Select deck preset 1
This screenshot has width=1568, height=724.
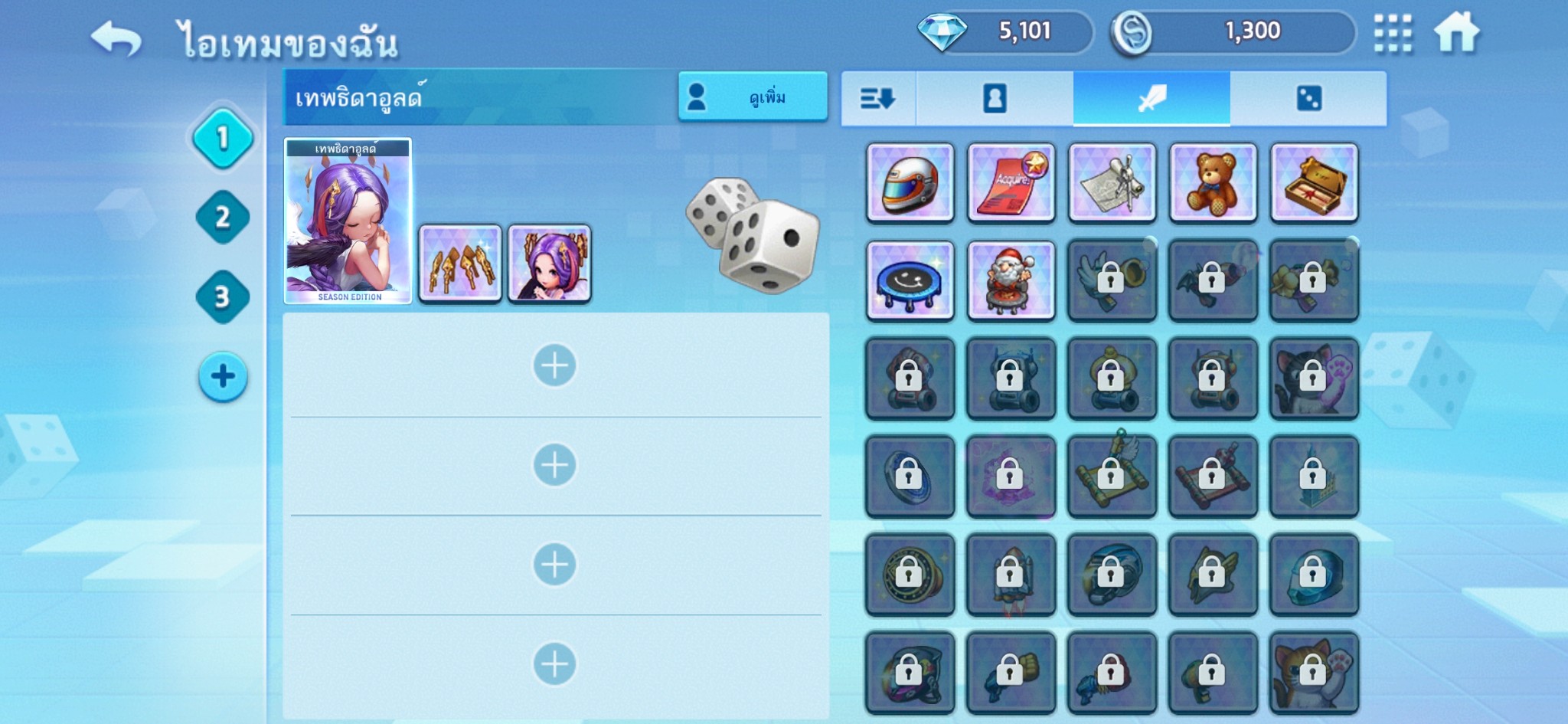223,139
